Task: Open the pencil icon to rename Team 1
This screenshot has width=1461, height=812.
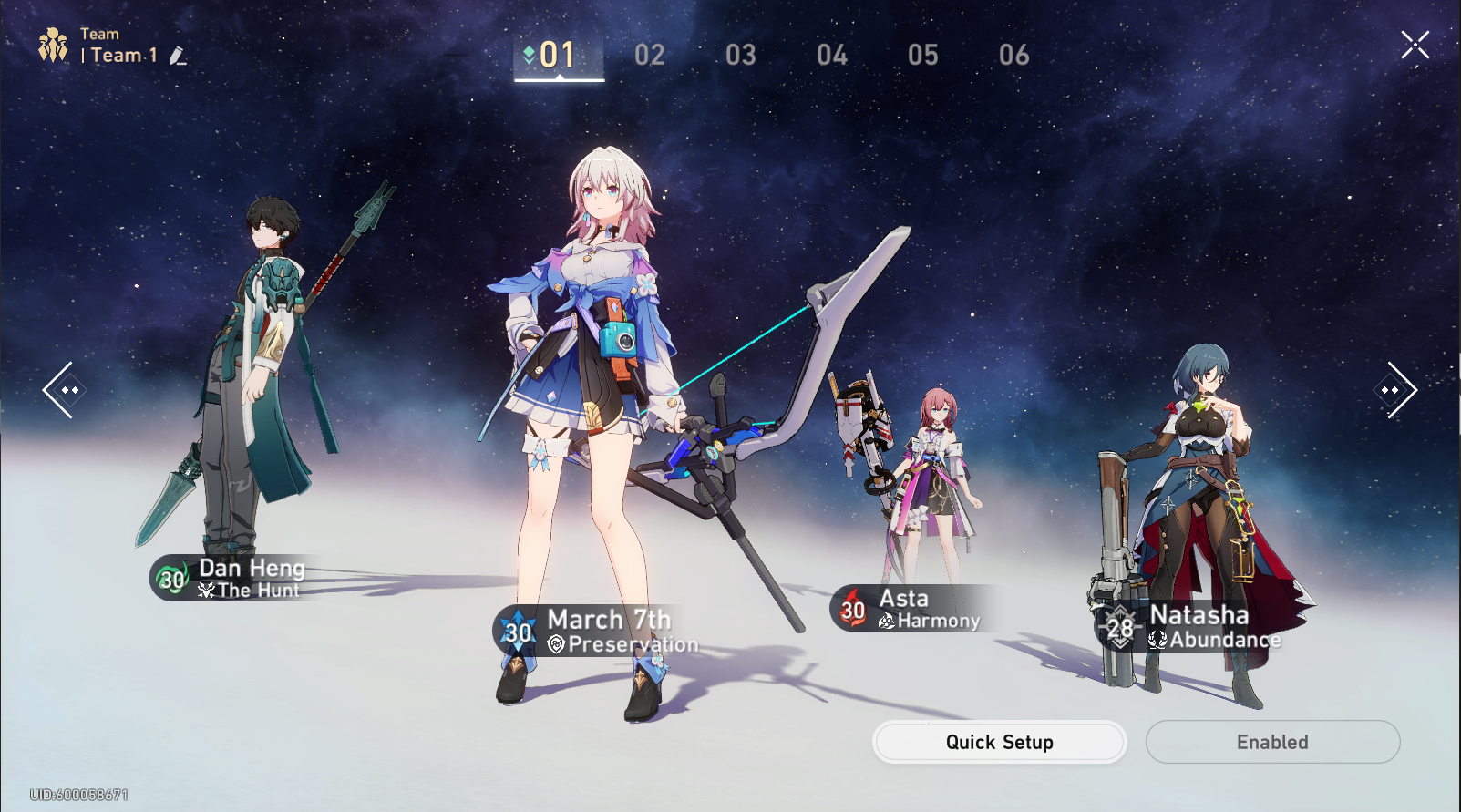Action: pos(179,56)
